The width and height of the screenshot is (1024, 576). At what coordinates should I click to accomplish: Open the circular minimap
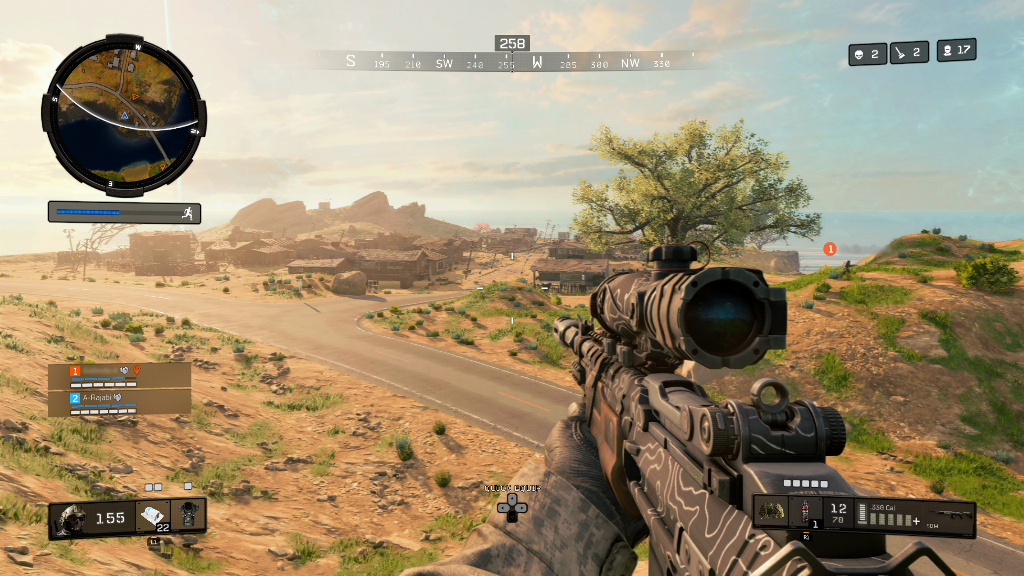124,114
